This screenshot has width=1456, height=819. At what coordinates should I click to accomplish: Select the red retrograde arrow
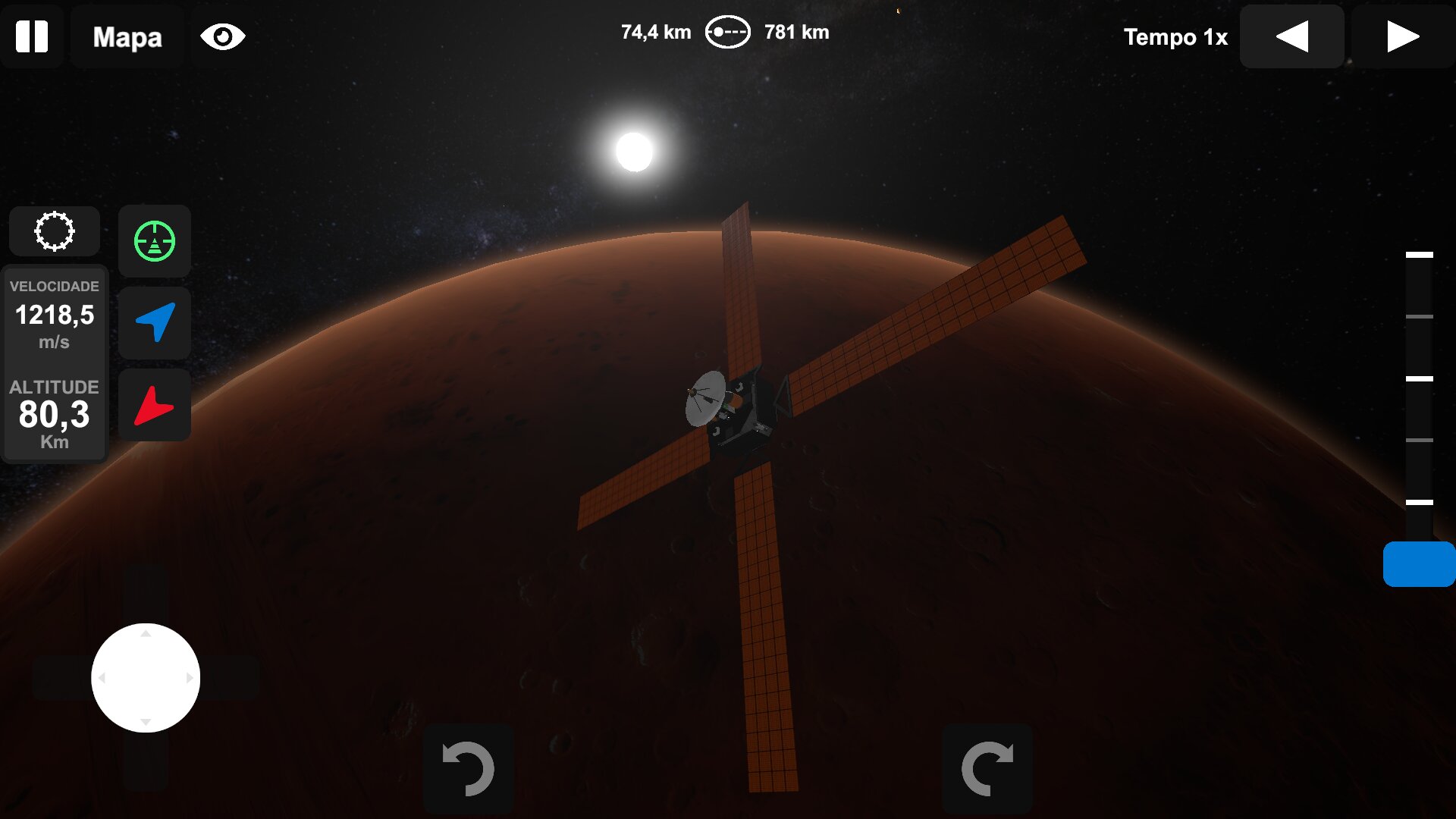(x=155, y=405)
